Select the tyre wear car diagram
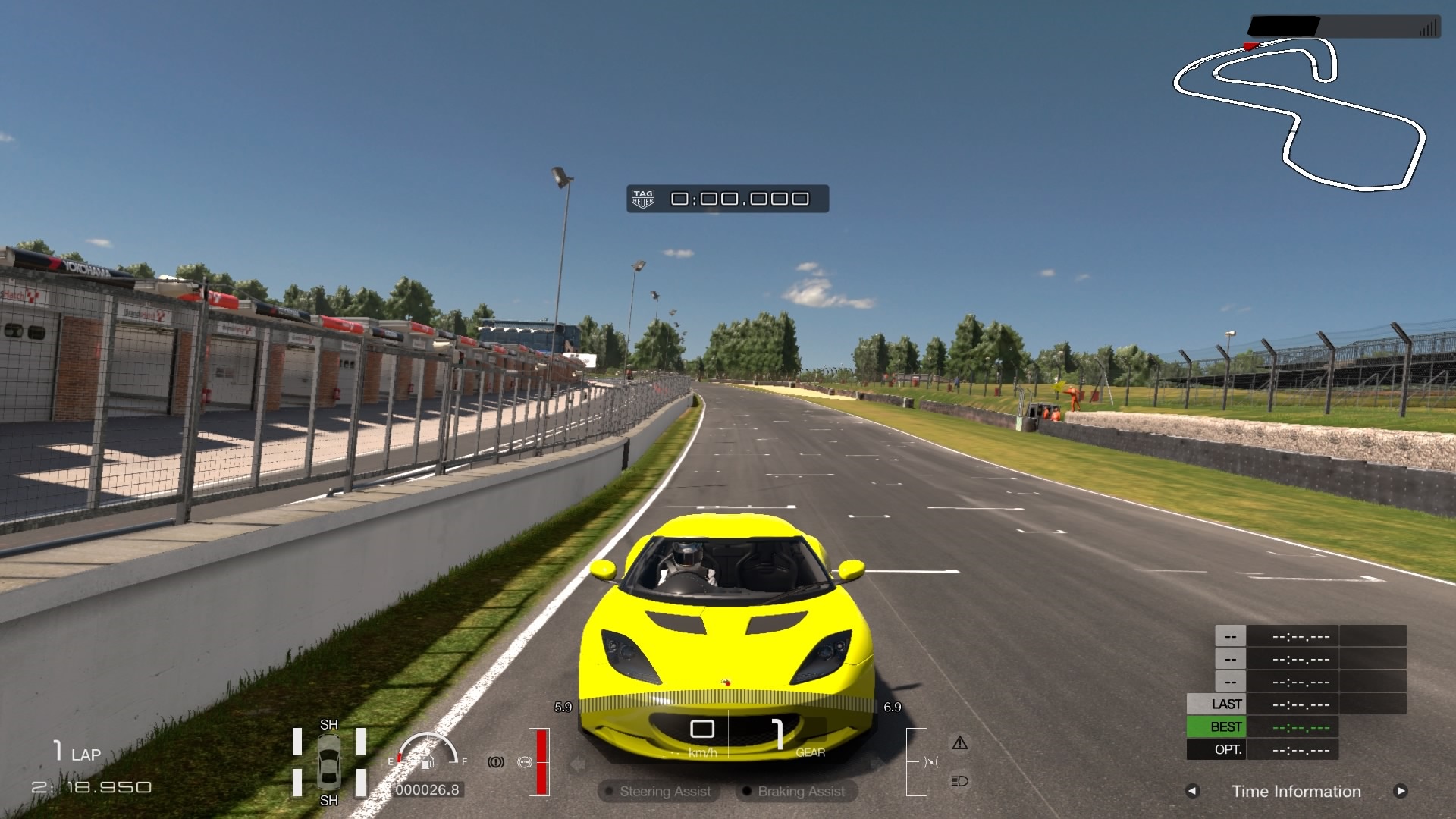Viewport: 1456px width, 819px height. pyautogui.click(x=329, y=762)
